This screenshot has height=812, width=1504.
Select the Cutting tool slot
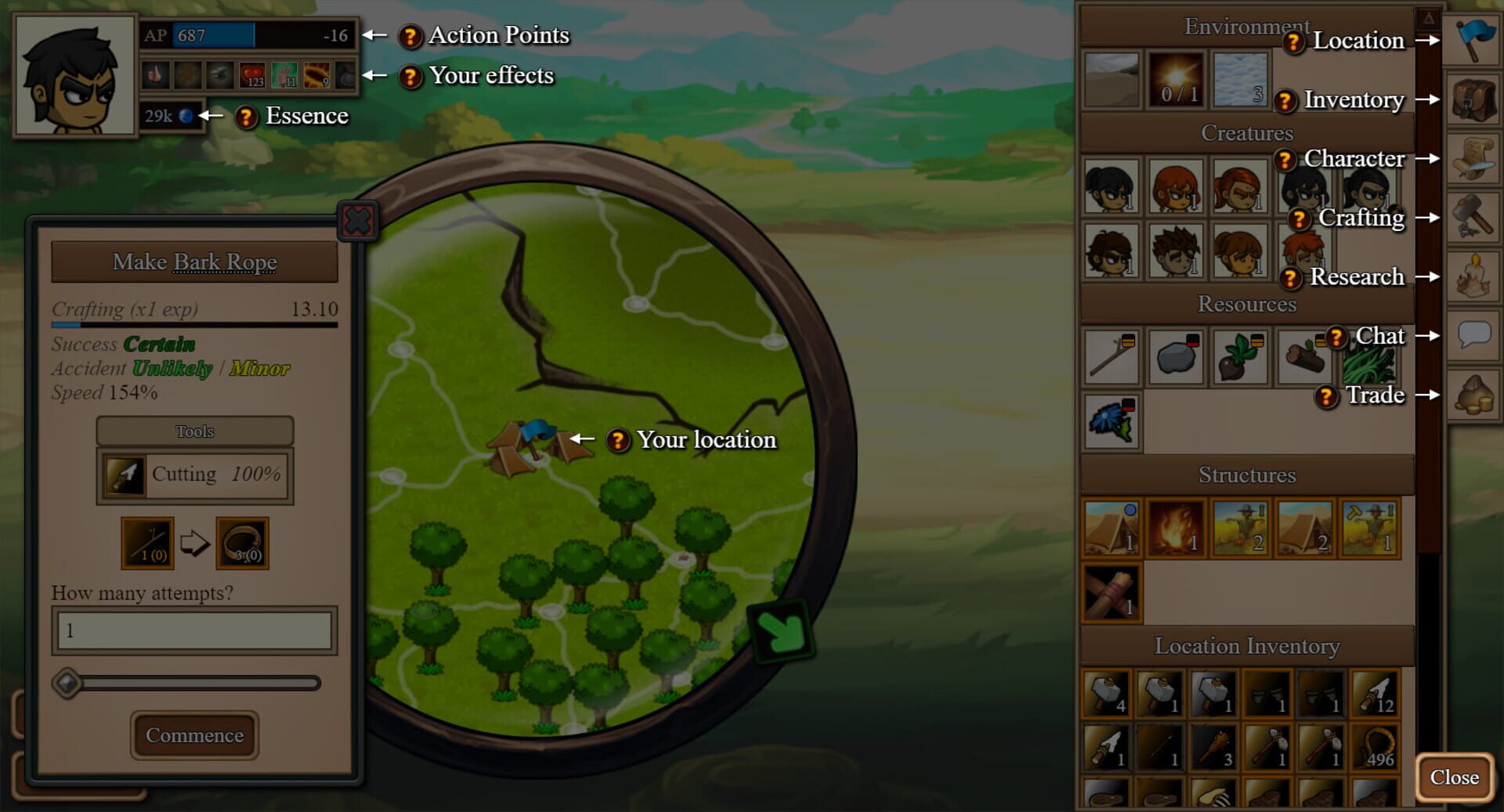(194, 475)
